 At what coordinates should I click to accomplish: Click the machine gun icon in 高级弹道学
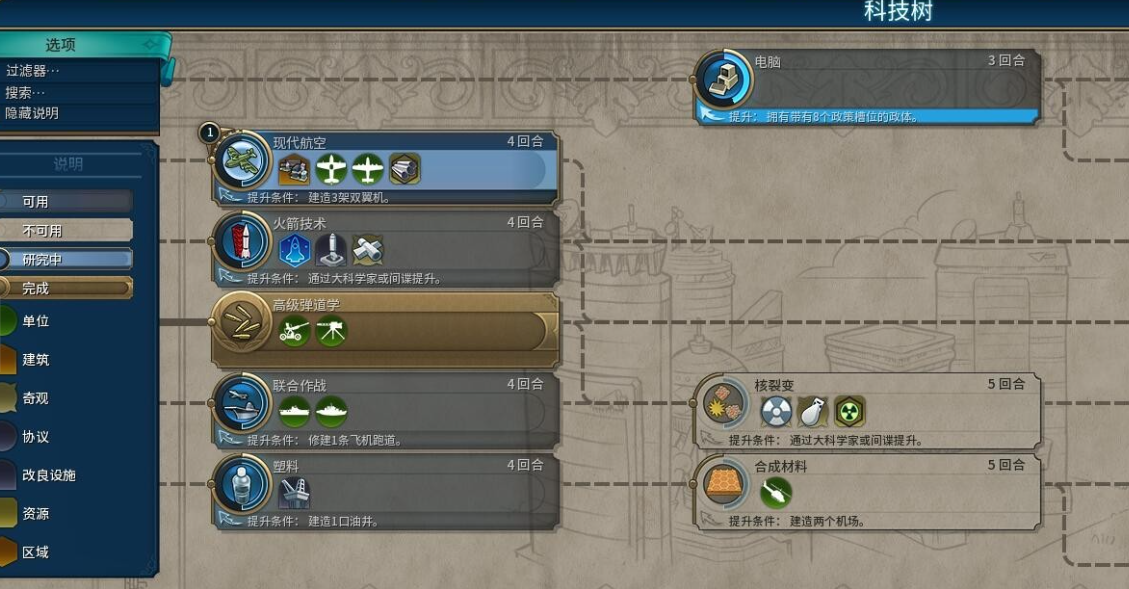pos(331,330)
